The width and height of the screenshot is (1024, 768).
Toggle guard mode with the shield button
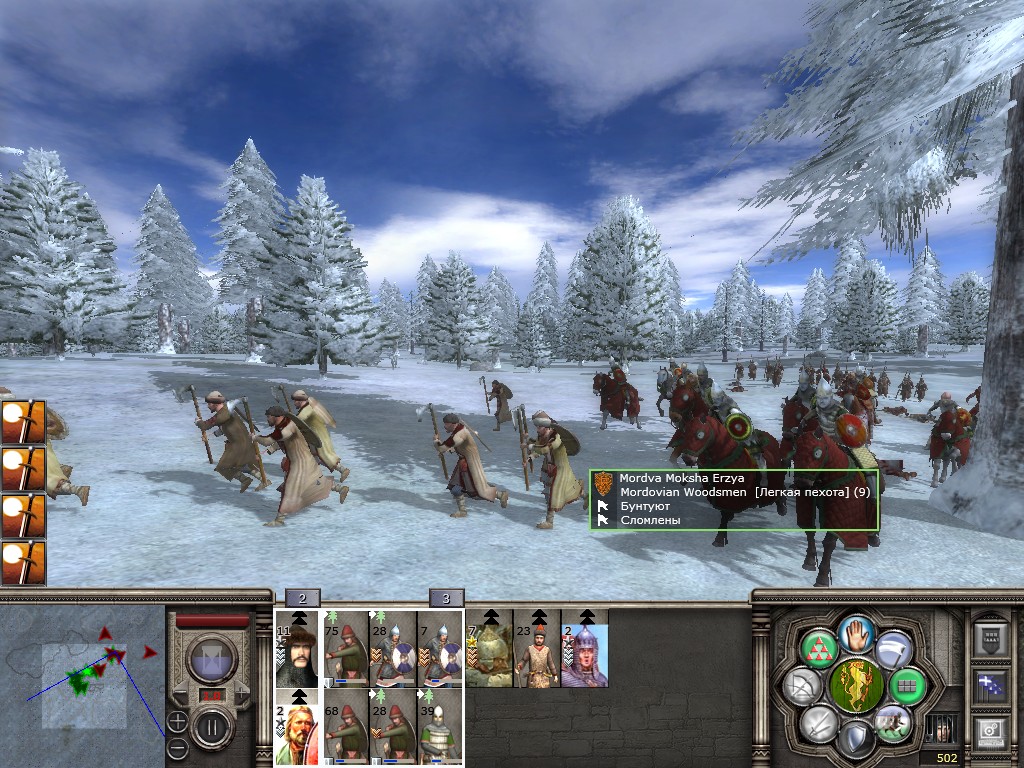[856, 740]
